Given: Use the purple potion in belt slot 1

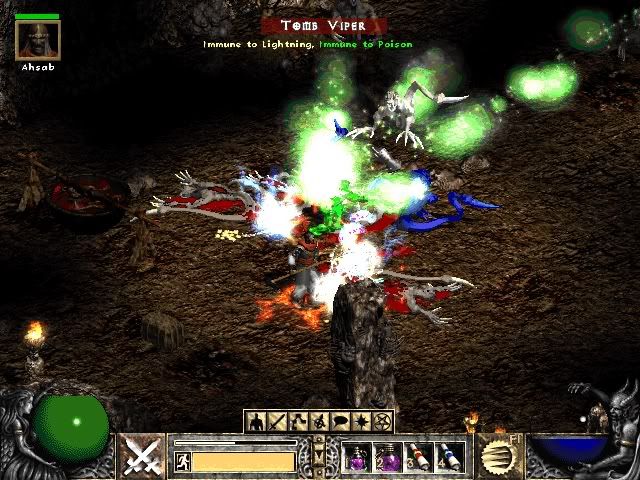Looking at the screenshot, I should tap(357, 457).
